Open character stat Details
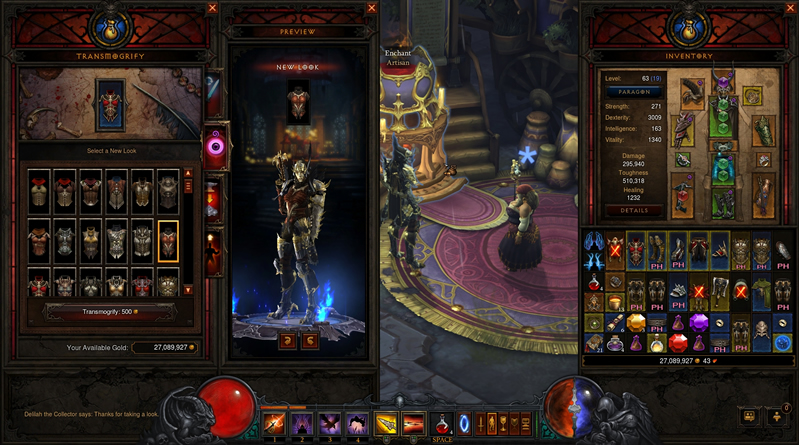This screenshot has width=799, height=445. point(633,211)
